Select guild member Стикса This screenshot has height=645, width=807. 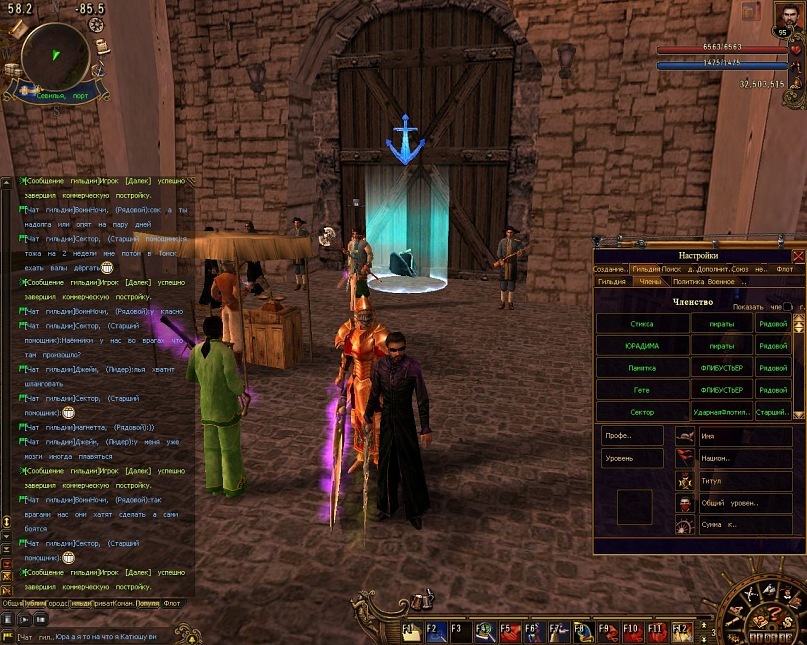point(642,323)
